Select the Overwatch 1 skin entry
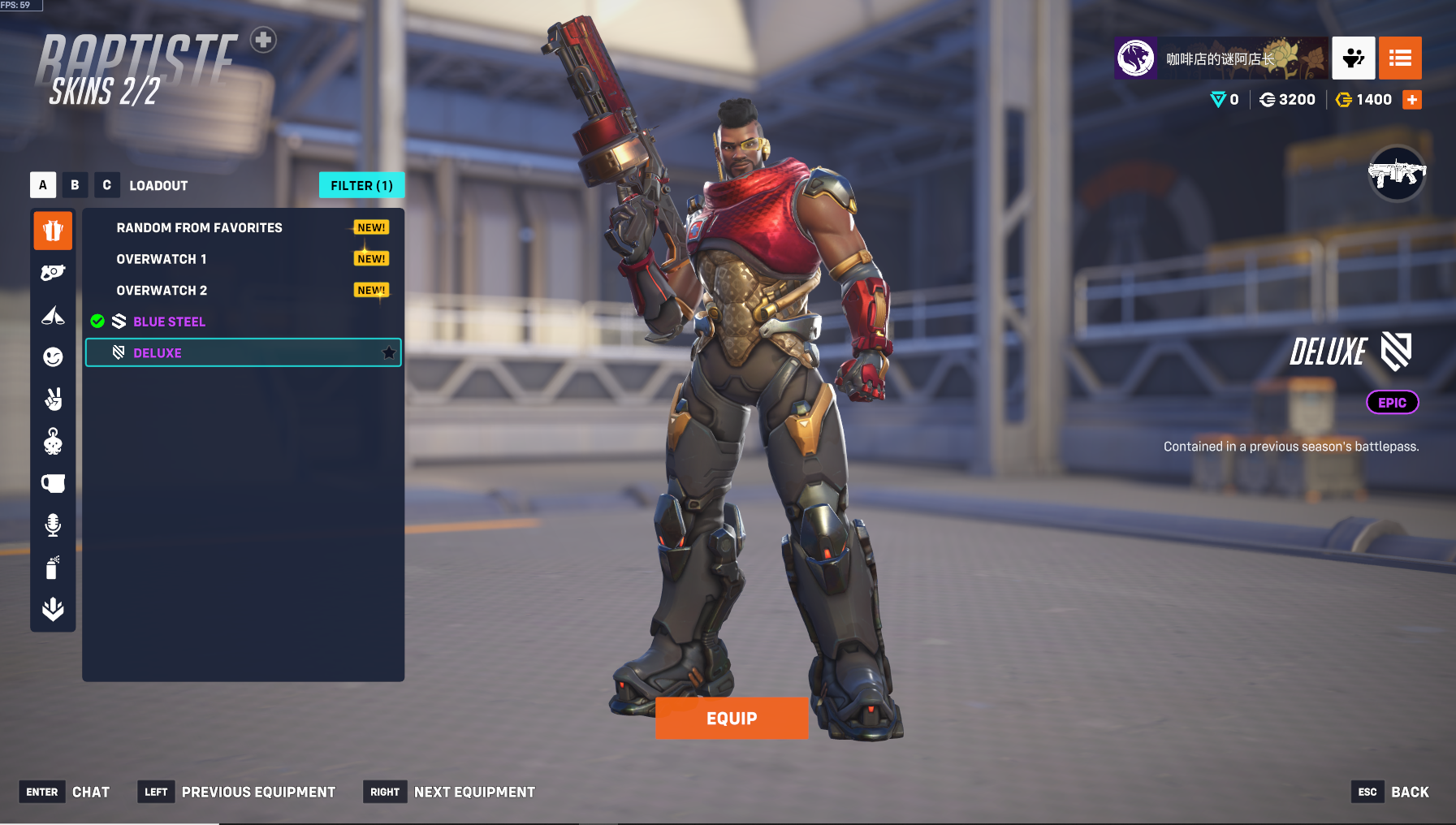The width and height of the screenshot is (1456, 825). click(161, 259)
